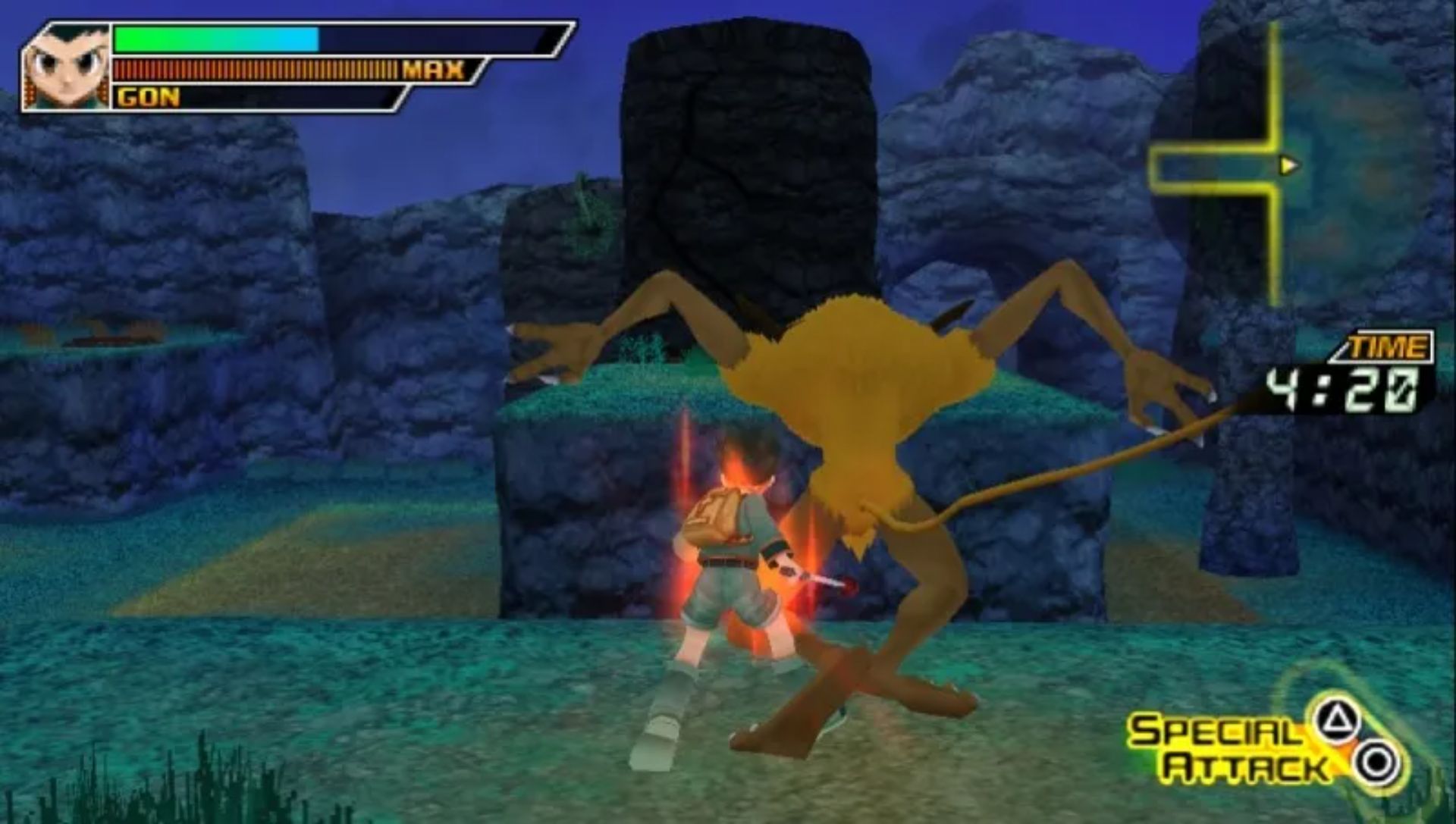Open the yellow-outlined minimap
This screenshot has width=1456, height=824.
[1289, 163]
